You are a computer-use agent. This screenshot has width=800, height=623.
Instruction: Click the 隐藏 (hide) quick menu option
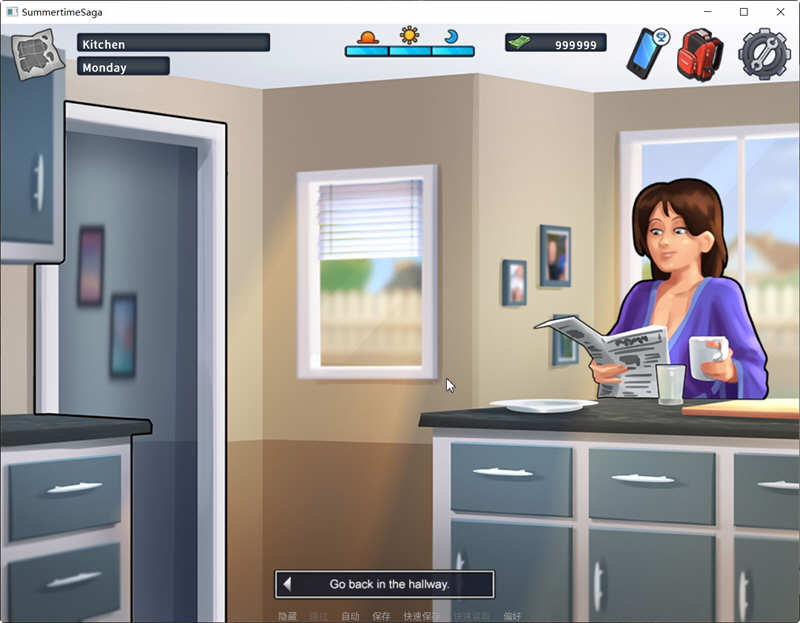tap(287, 616)
